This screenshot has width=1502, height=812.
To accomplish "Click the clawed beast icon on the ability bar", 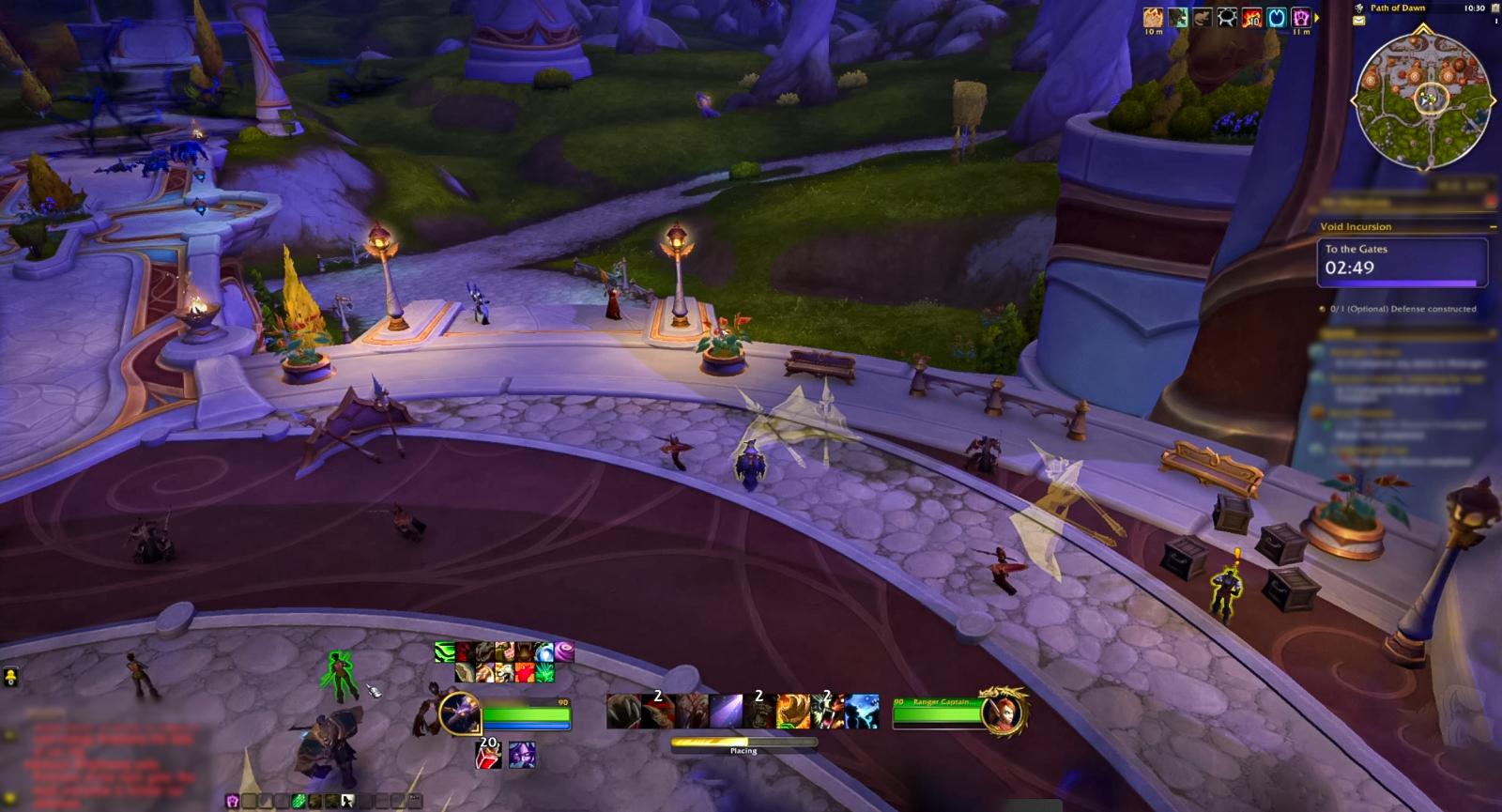I will click(x=622, y=712).
